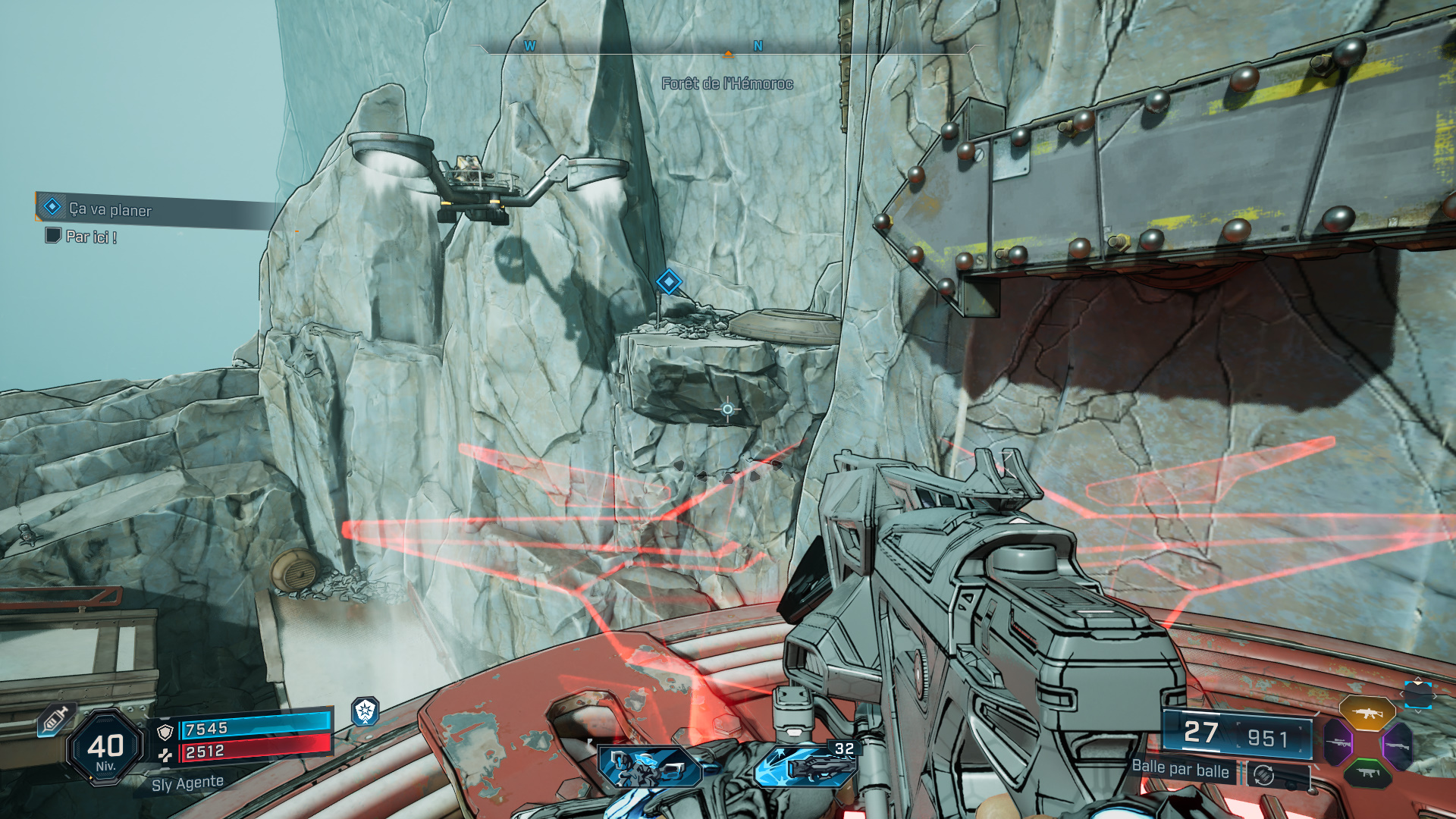
Task: Click the ammo swap cycle icon
Action: point(1263,775)
